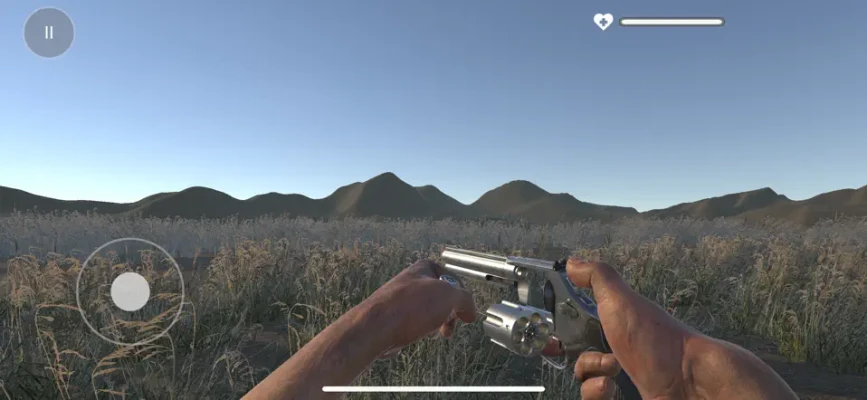Viewport: 867px width, 400px height.
Task: Pause the game with the pause button
Action: point(49,32)
